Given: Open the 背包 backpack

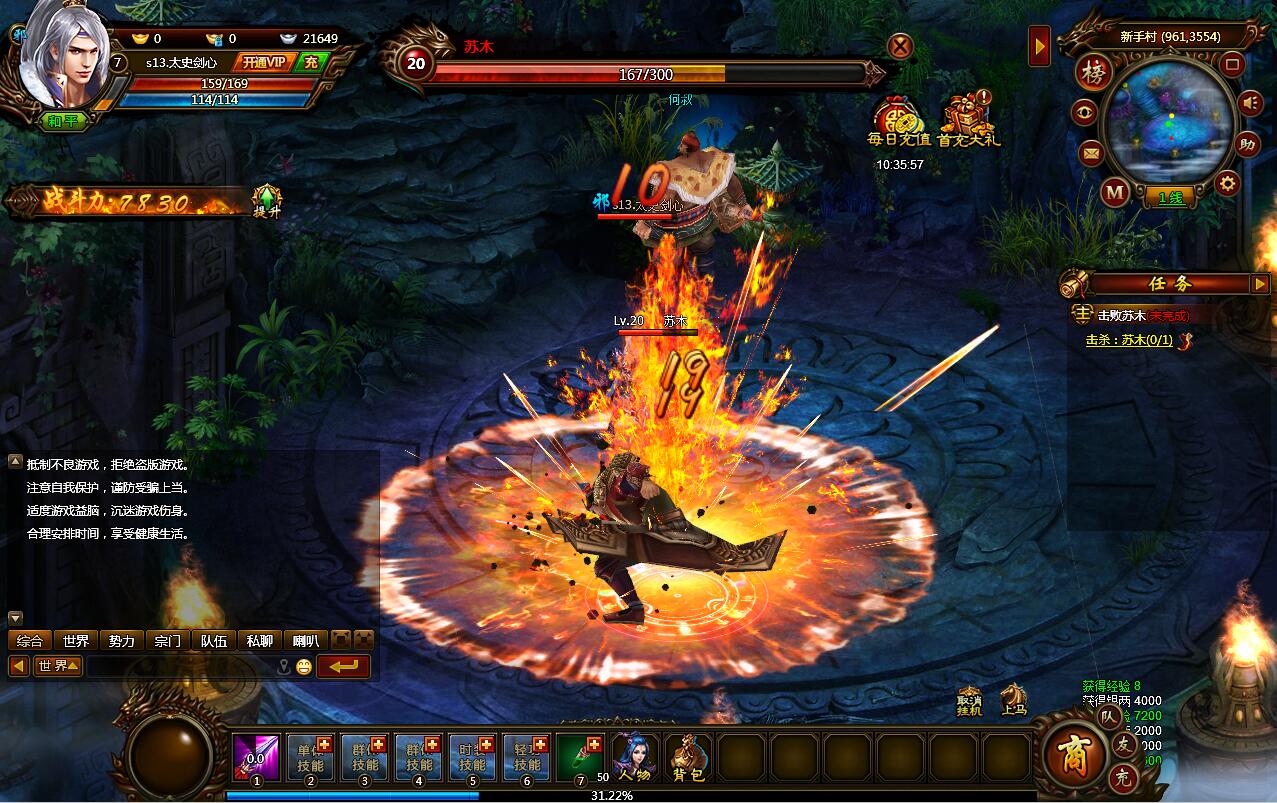Looking at the screenshot, I should click(x=688, y=758).
